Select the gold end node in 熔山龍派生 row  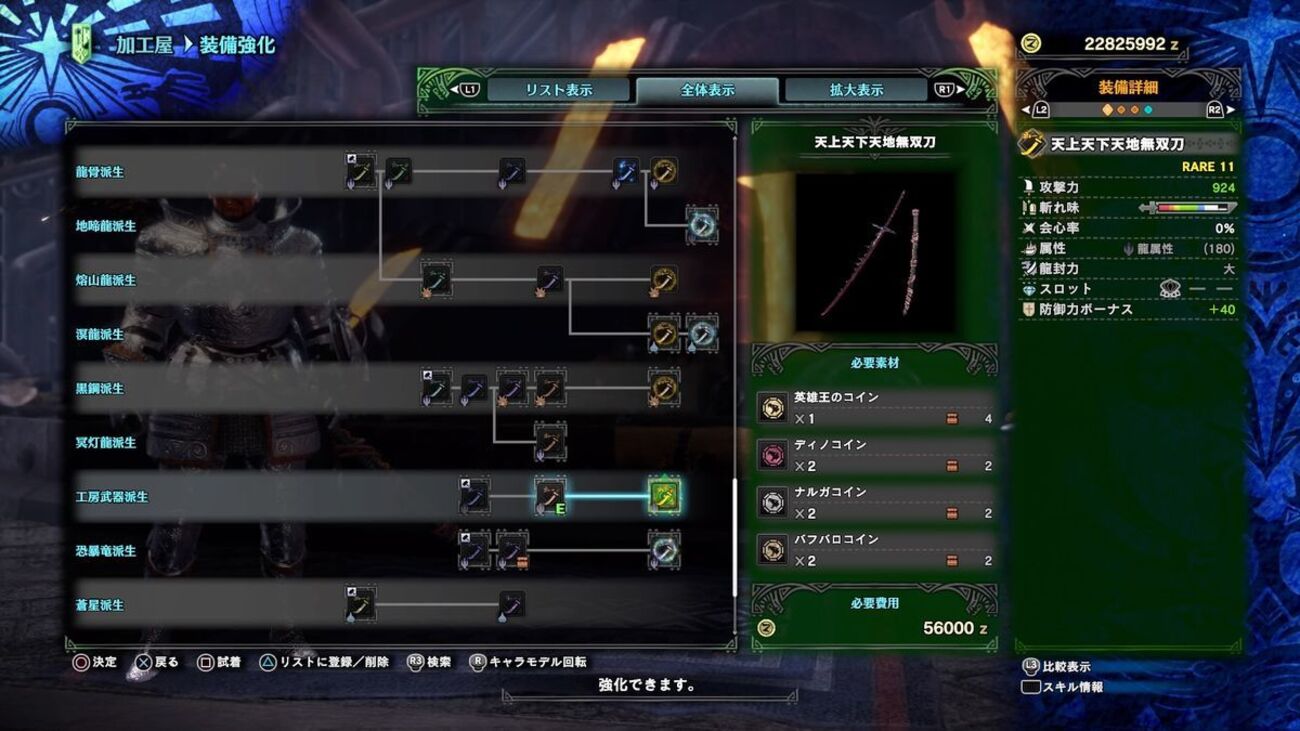664,280
